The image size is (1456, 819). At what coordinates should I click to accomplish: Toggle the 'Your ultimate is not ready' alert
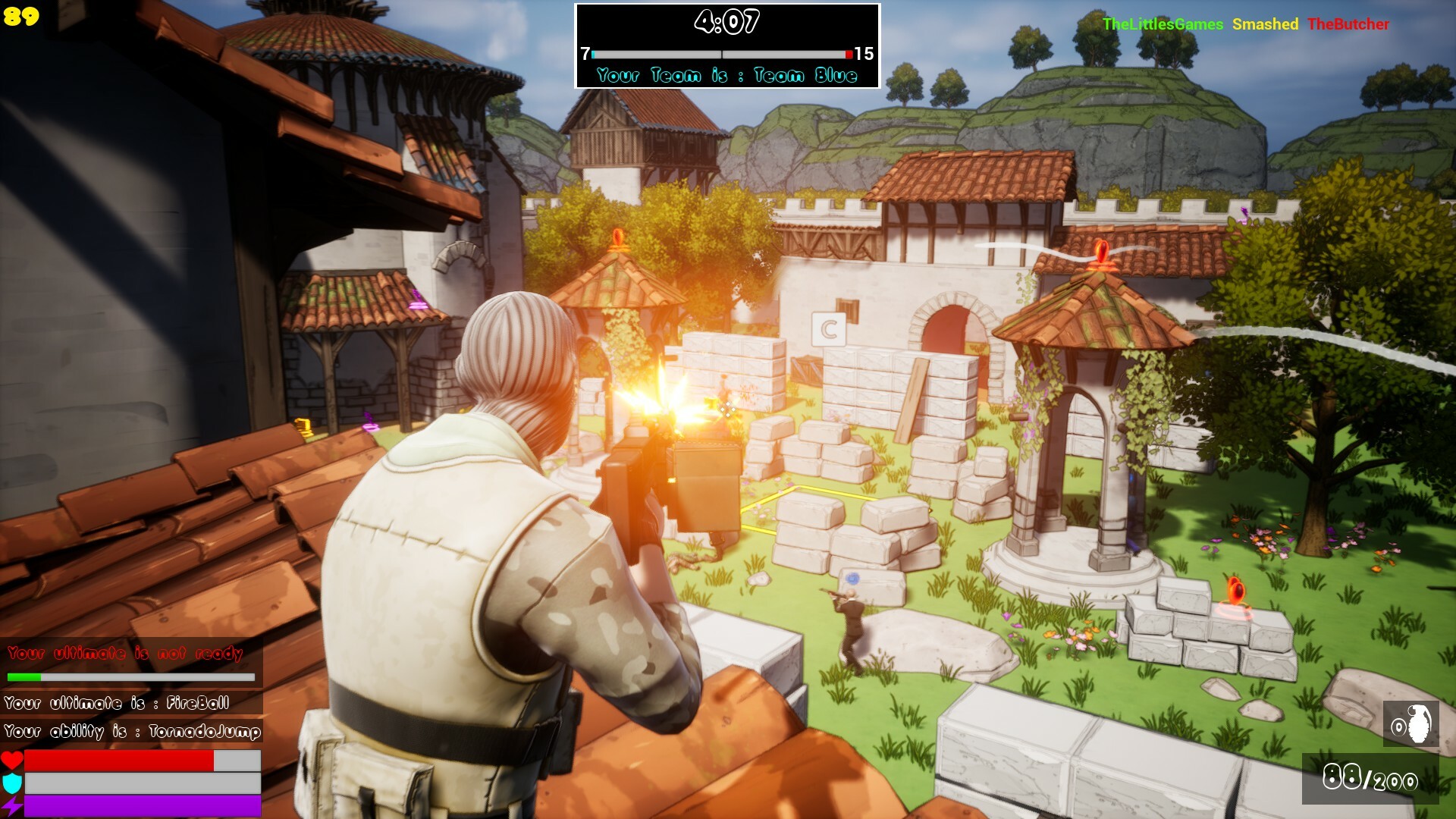[125, 654]
